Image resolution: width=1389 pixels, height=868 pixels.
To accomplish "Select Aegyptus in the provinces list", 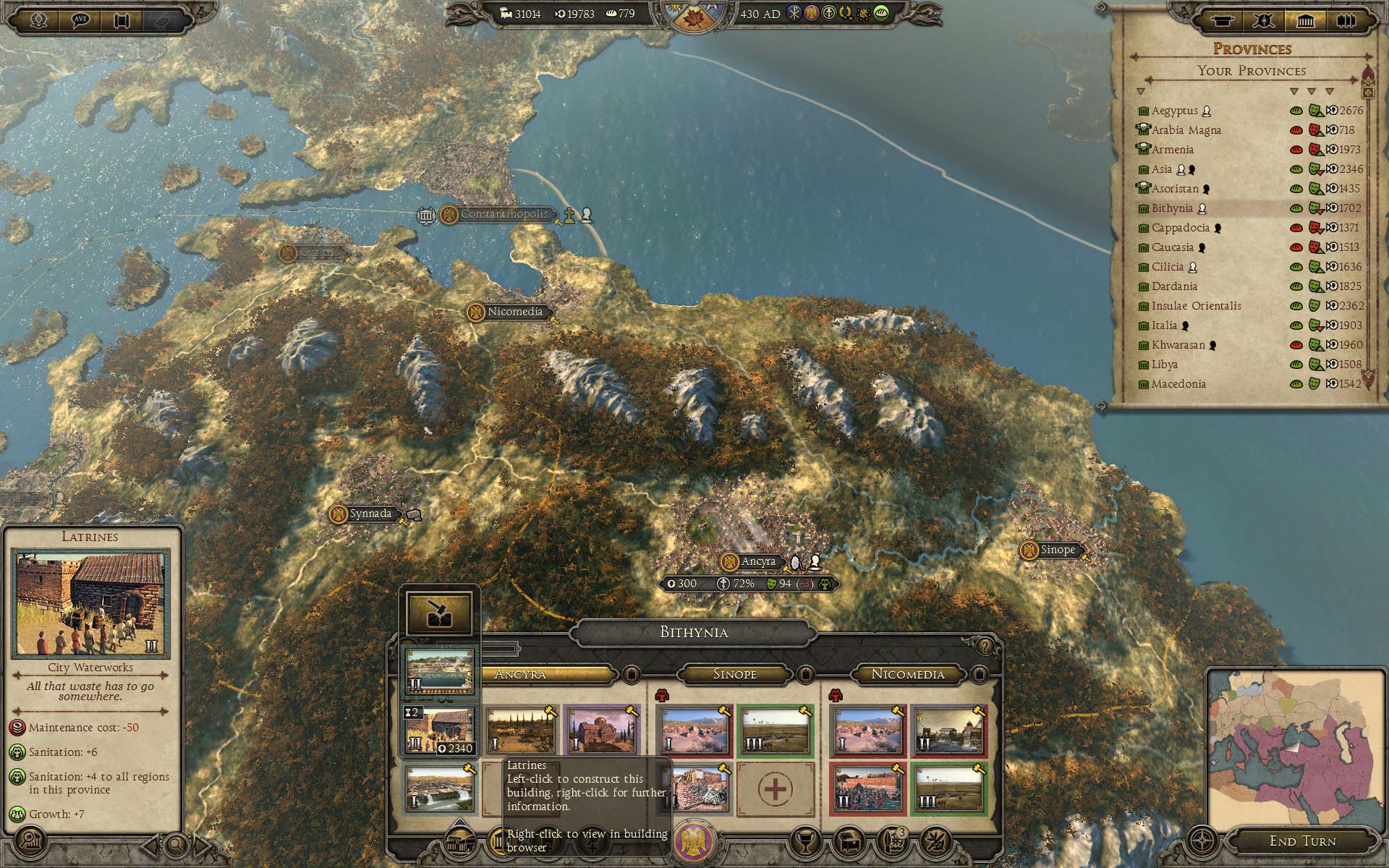I will click(1174, 111).
